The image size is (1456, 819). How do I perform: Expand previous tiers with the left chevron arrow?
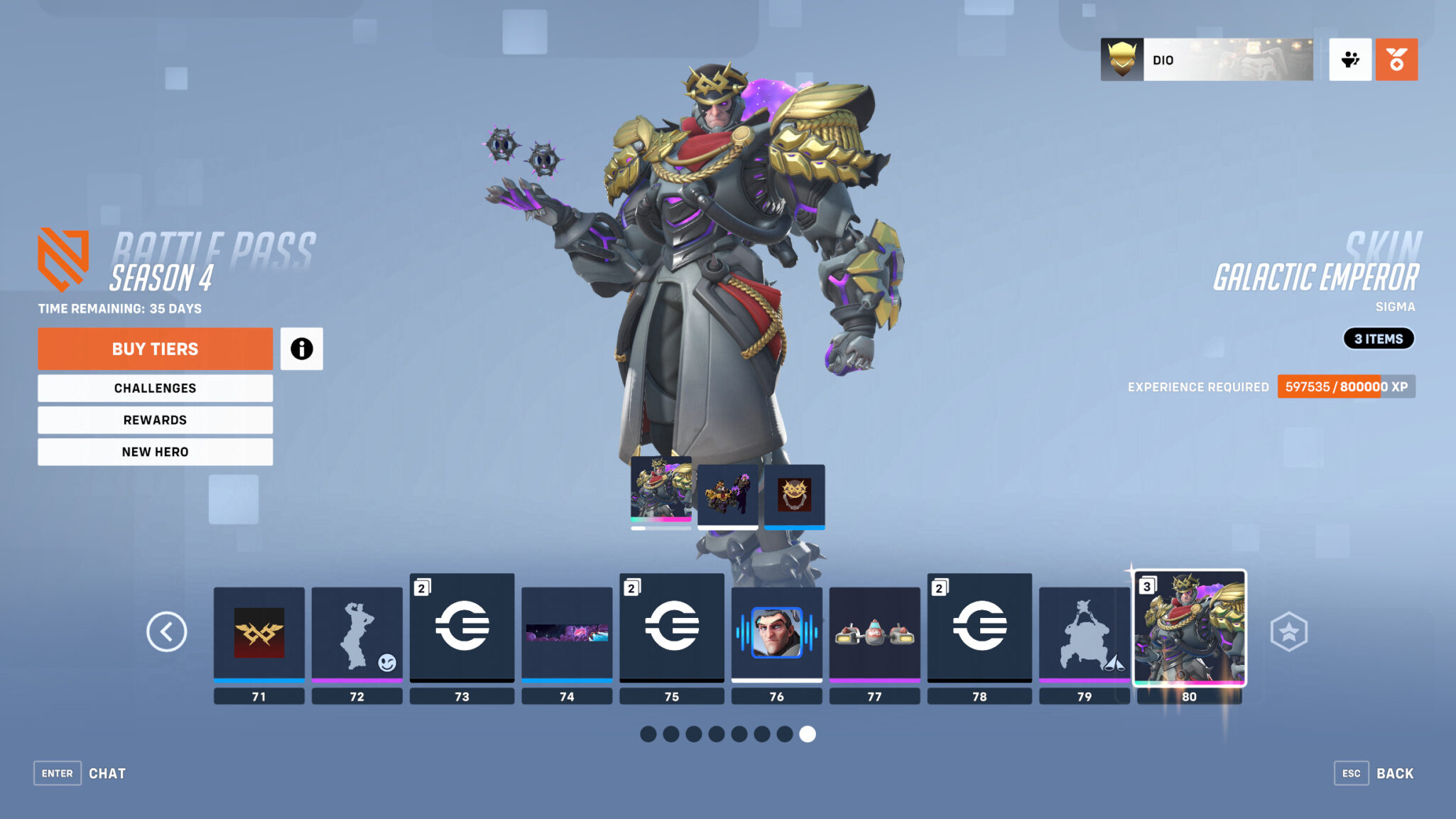click(x=167, y=631)
